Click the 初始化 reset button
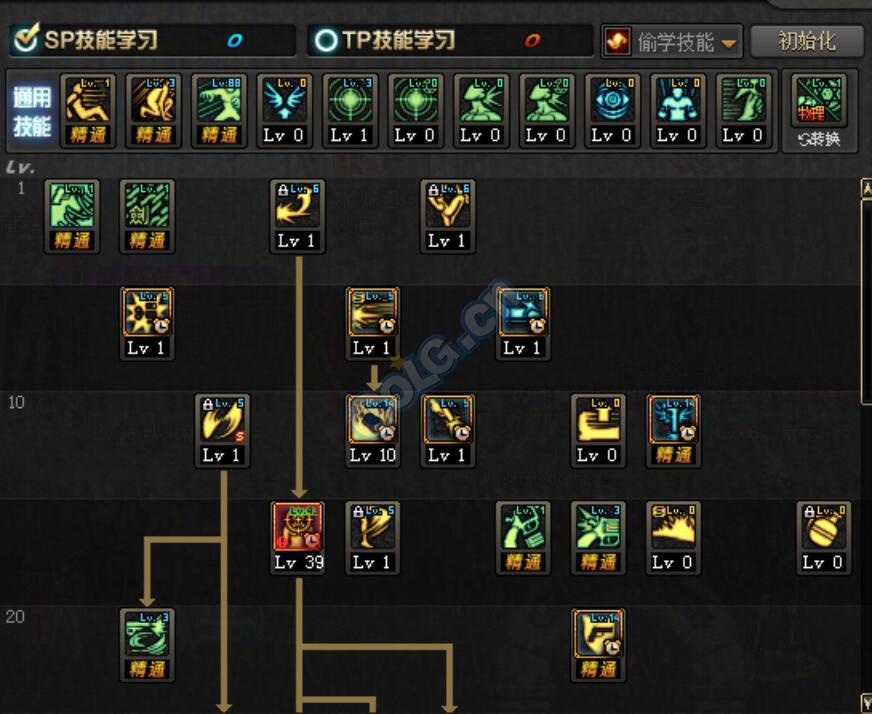 tap(806, 42)
